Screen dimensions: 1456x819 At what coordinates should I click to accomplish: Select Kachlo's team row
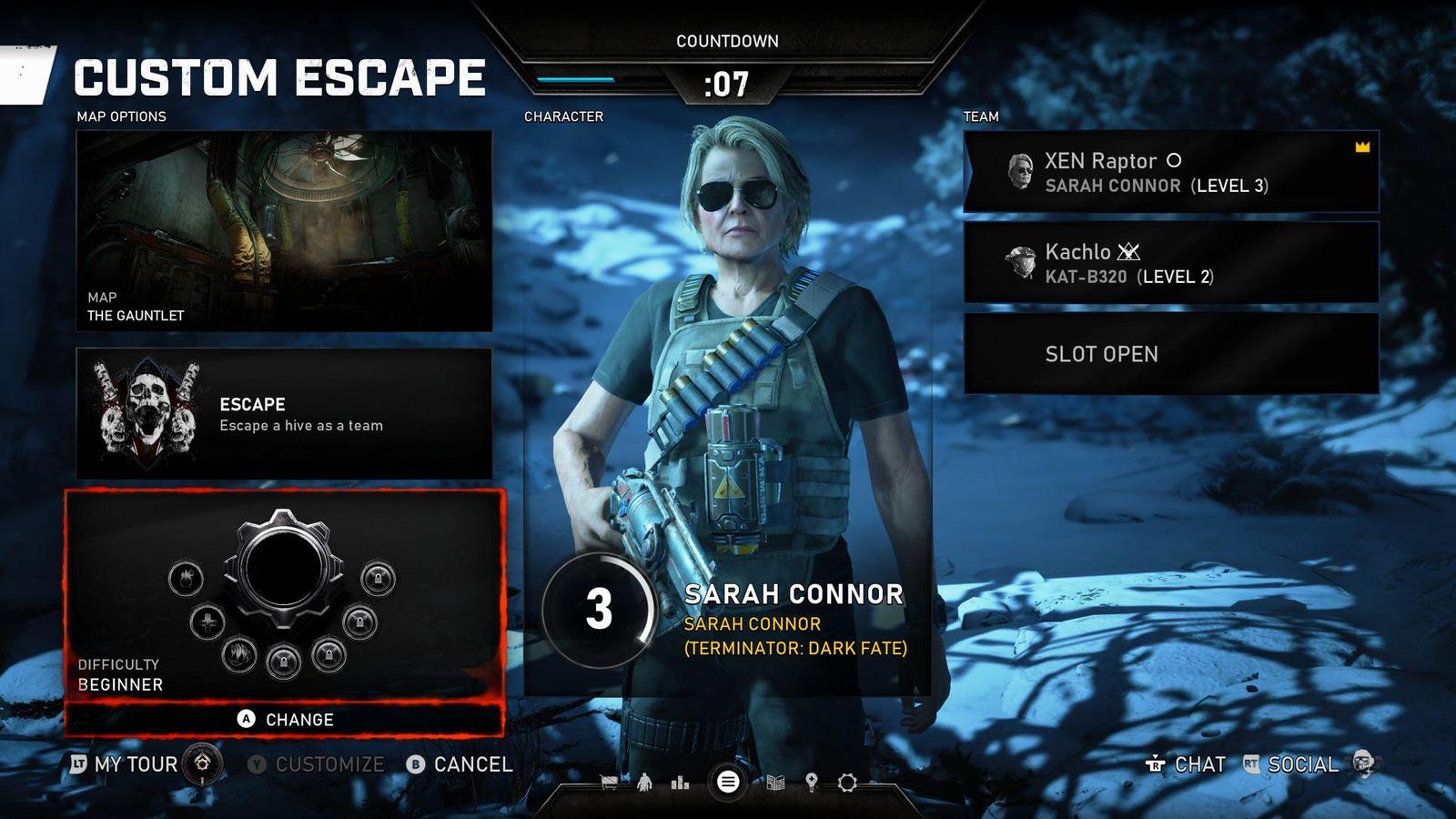[1171, 263]
